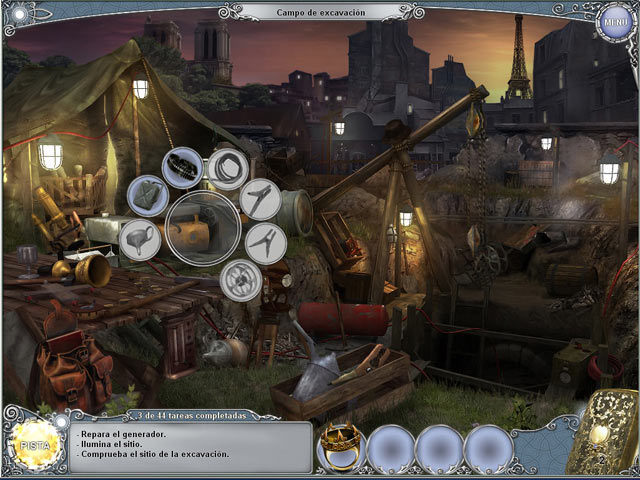
Task: Use the PISTA hint button
Action: [x=32, y=442]
